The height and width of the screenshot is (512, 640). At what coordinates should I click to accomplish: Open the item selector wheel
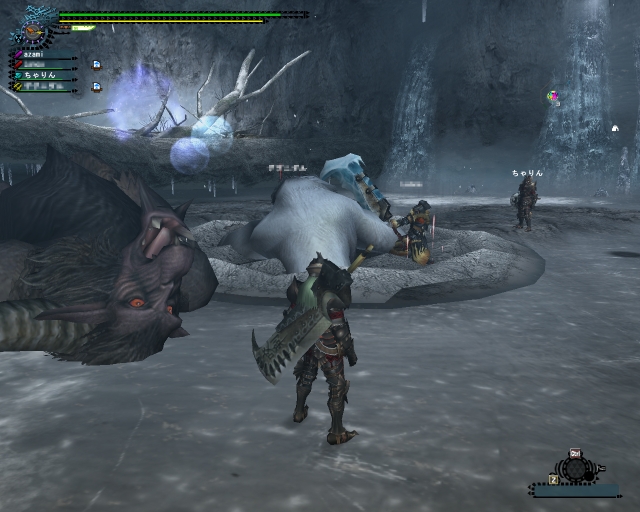click(x=576, y=470)
